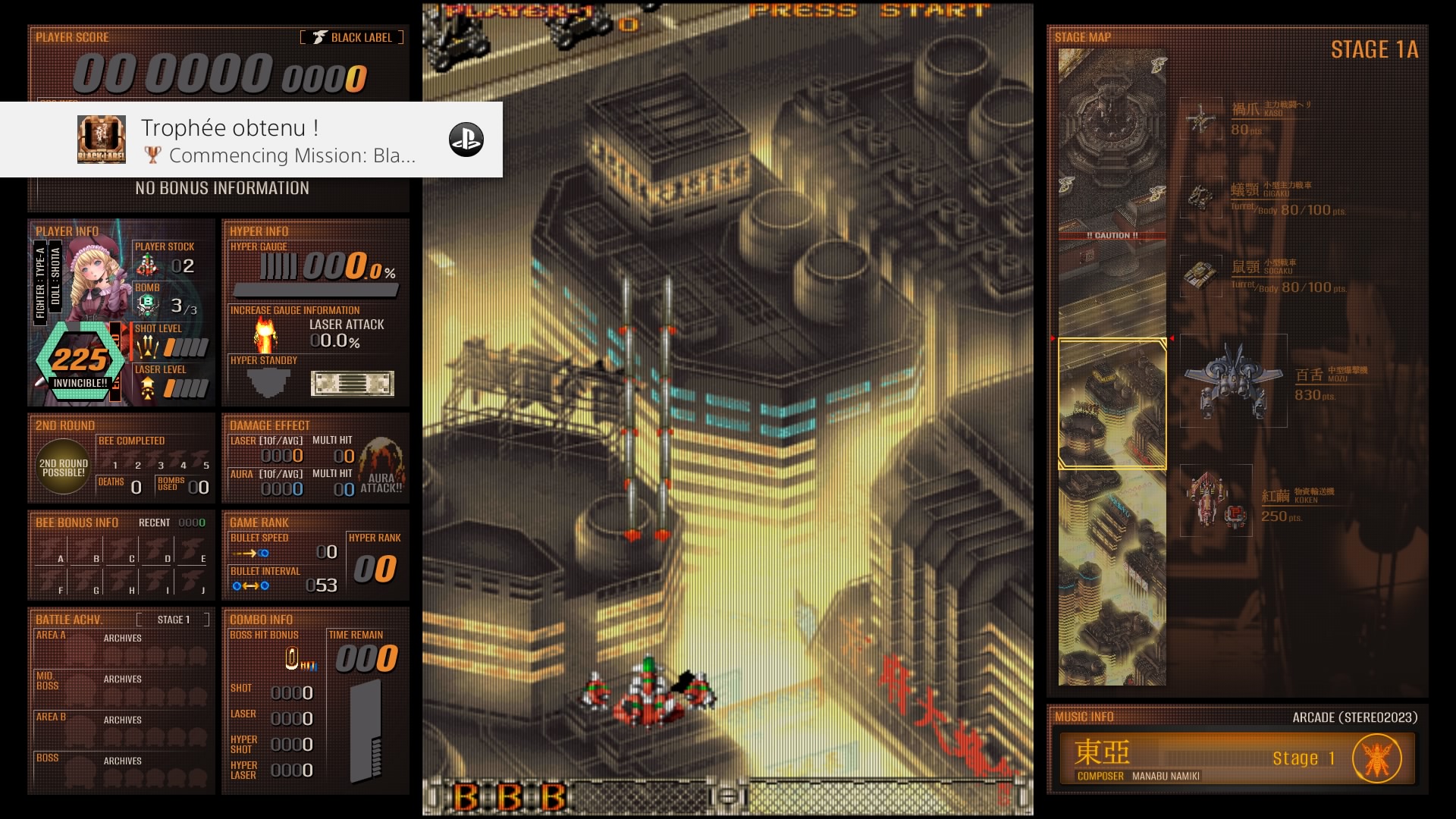Viewport: 1456px width, 819px height.
Task: Choose the Kaso 80 pts enemy icon
Action: coord(1201,119)
